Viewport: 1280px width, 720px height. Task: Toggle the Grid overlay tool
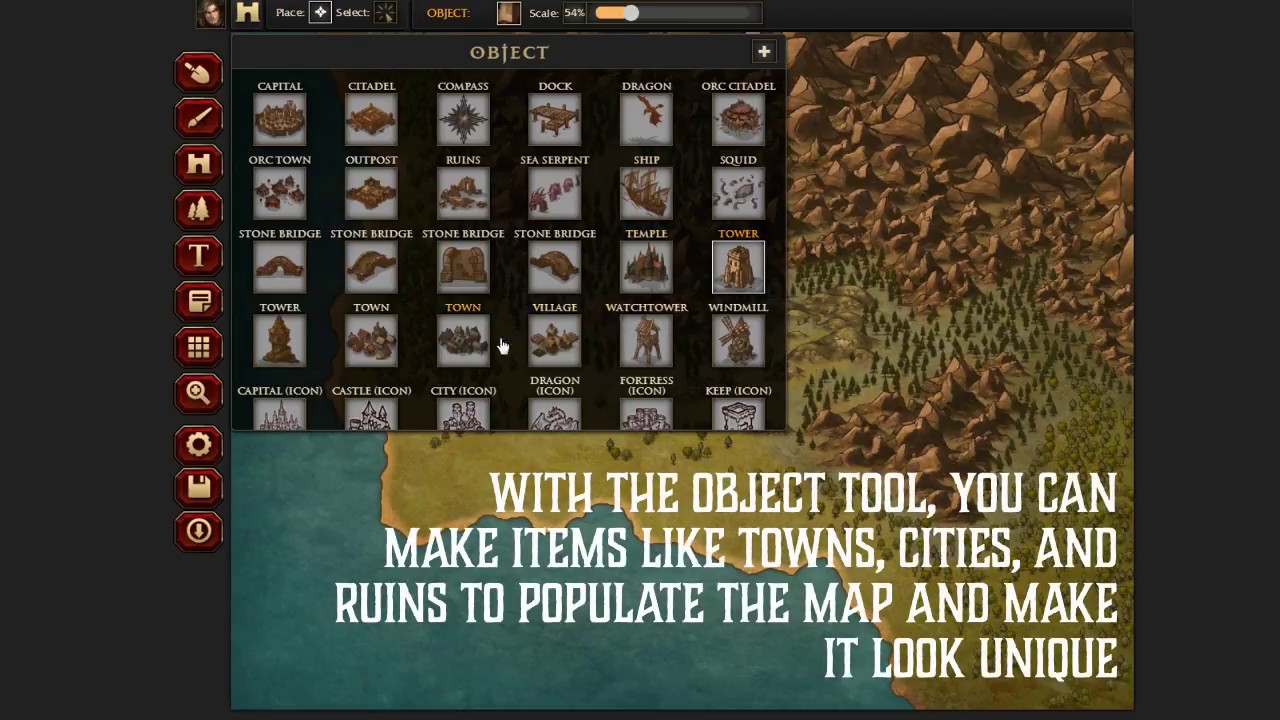pyautogui.click(x=198, y=346)
